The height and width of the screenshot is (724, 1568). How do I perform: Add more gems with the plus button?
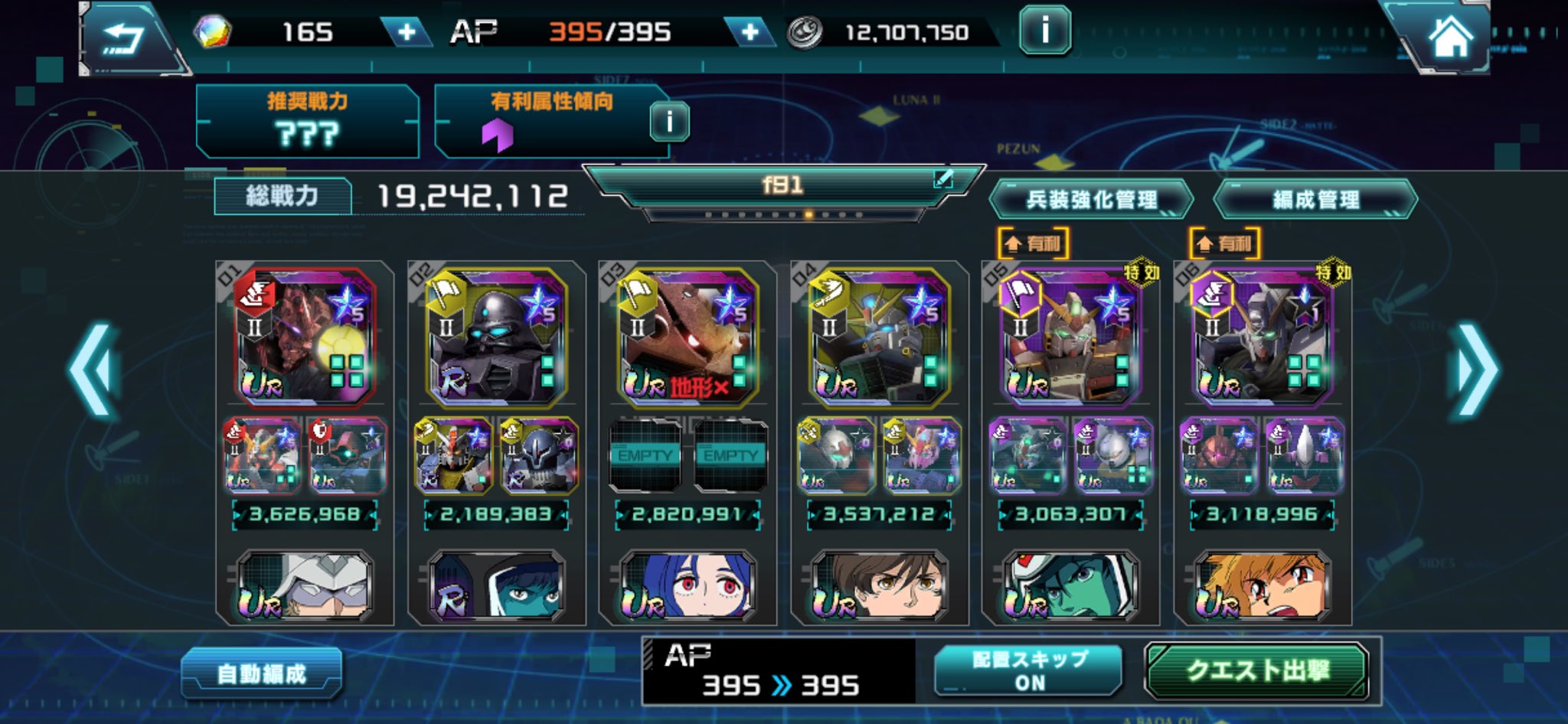tap(407, 32)
